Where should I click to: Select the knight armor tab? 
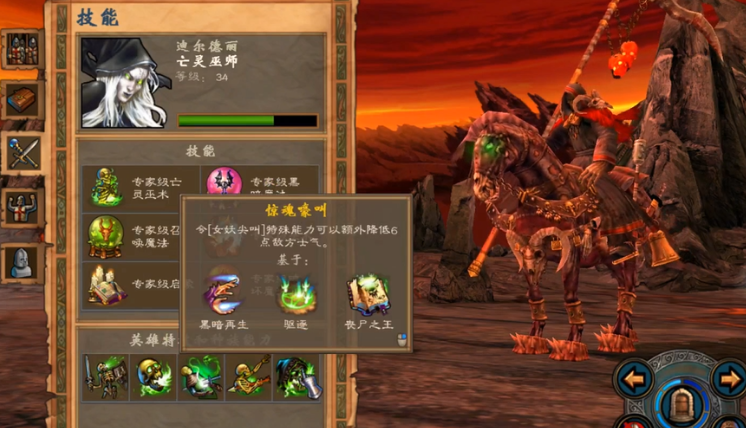click(22, 207)
